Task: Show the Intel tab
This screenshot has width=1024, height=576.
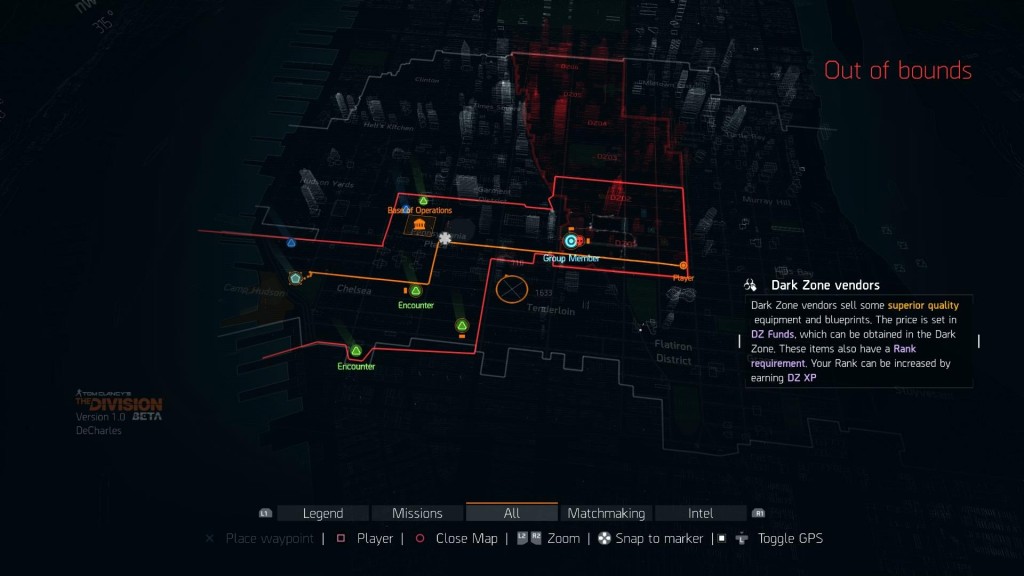Action: point(700,513)
